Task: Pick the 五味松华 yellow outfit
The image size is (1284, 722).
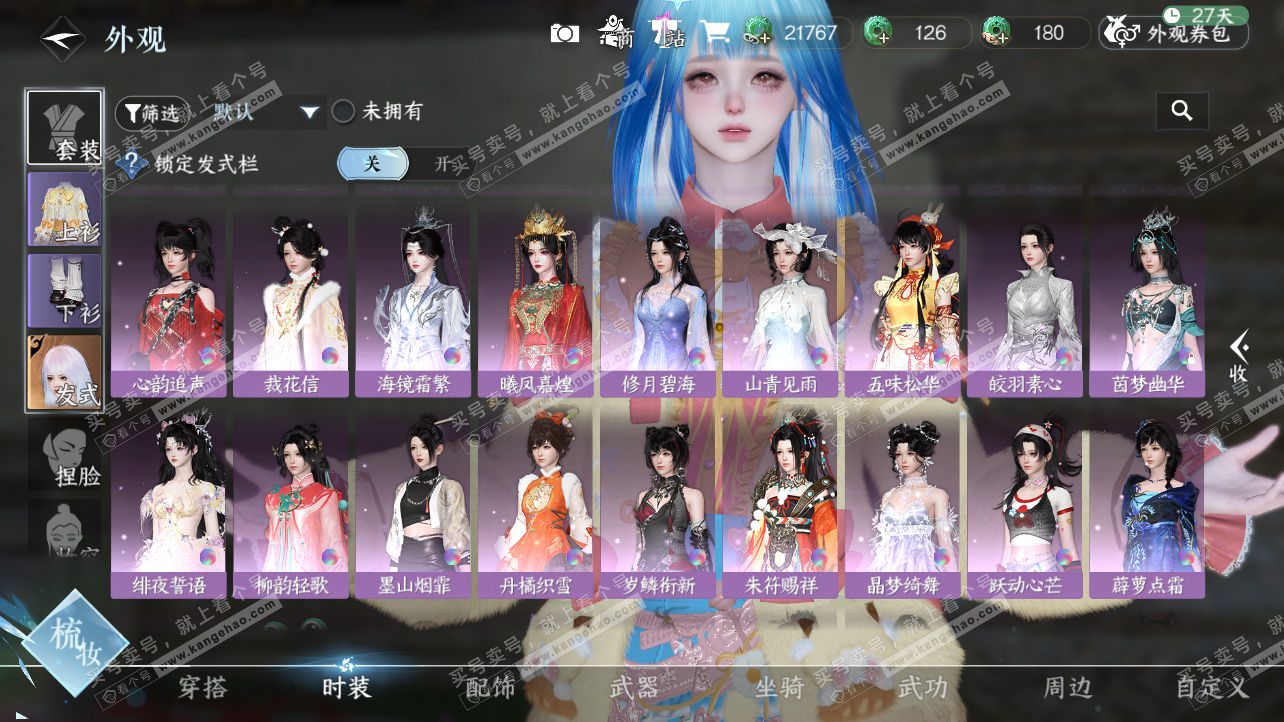Action: [x=904, y=300]
